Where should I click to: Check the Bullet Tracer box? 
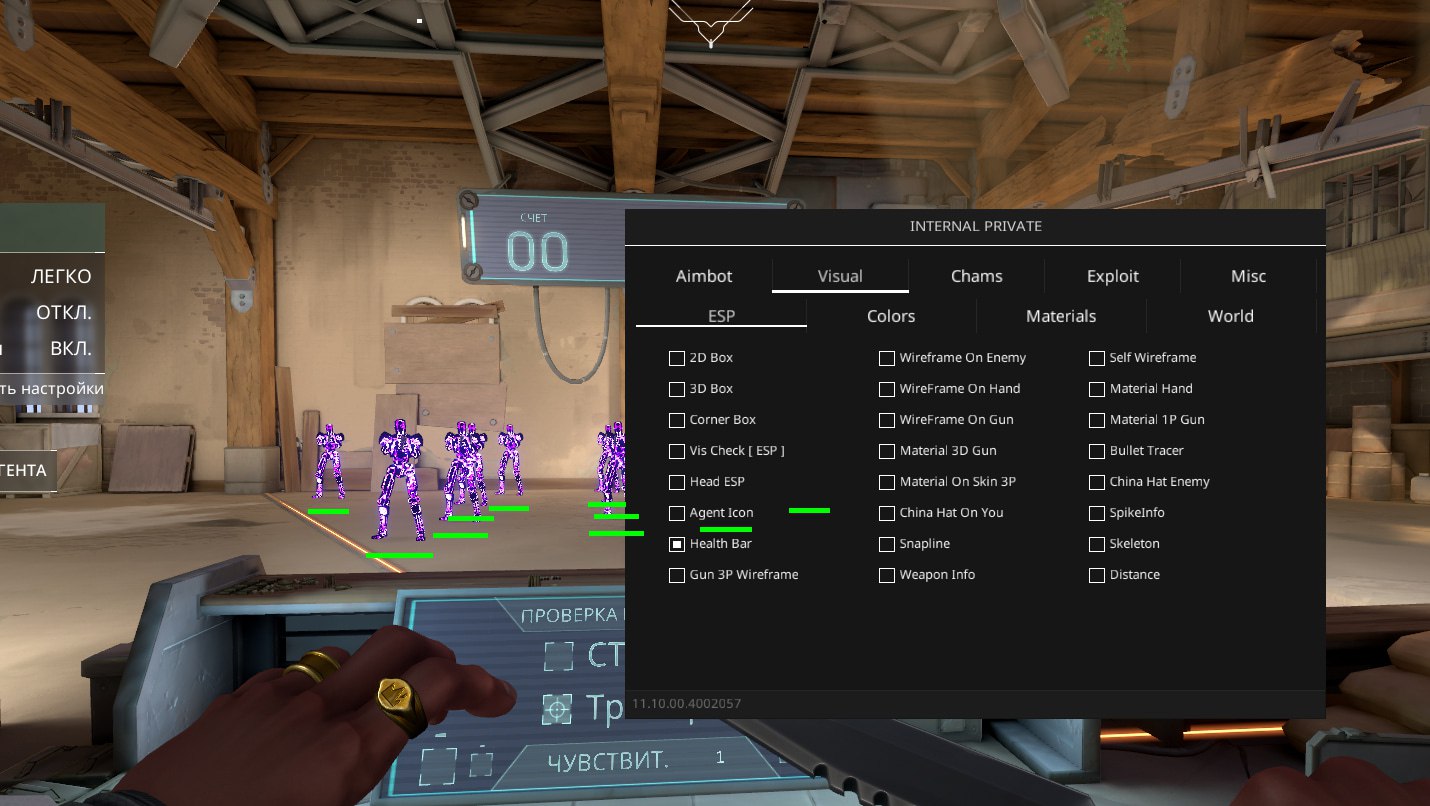pos(1097,451)
